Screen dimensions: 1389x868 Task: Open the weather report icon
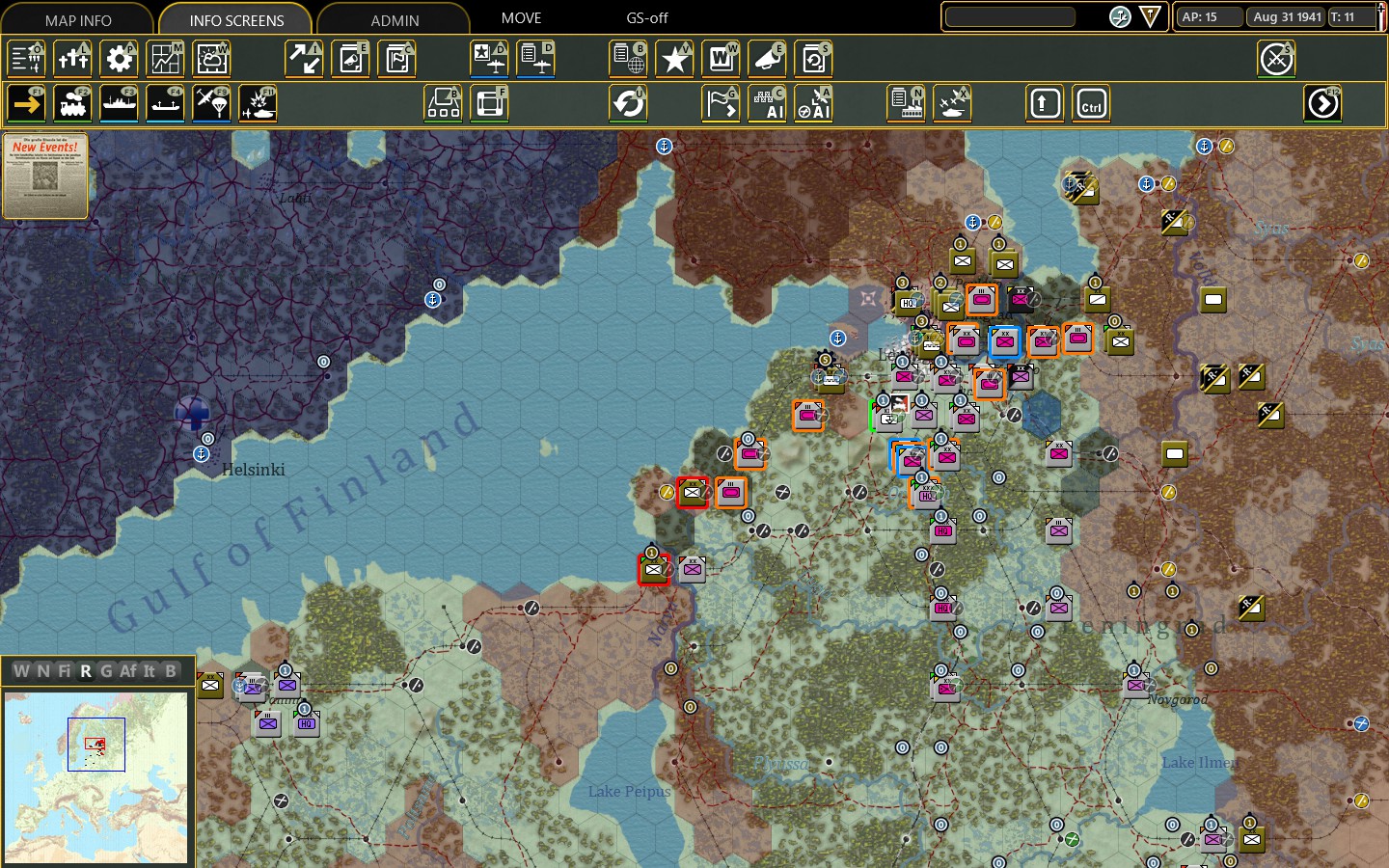pyautogui.click(x=212, y=59)
